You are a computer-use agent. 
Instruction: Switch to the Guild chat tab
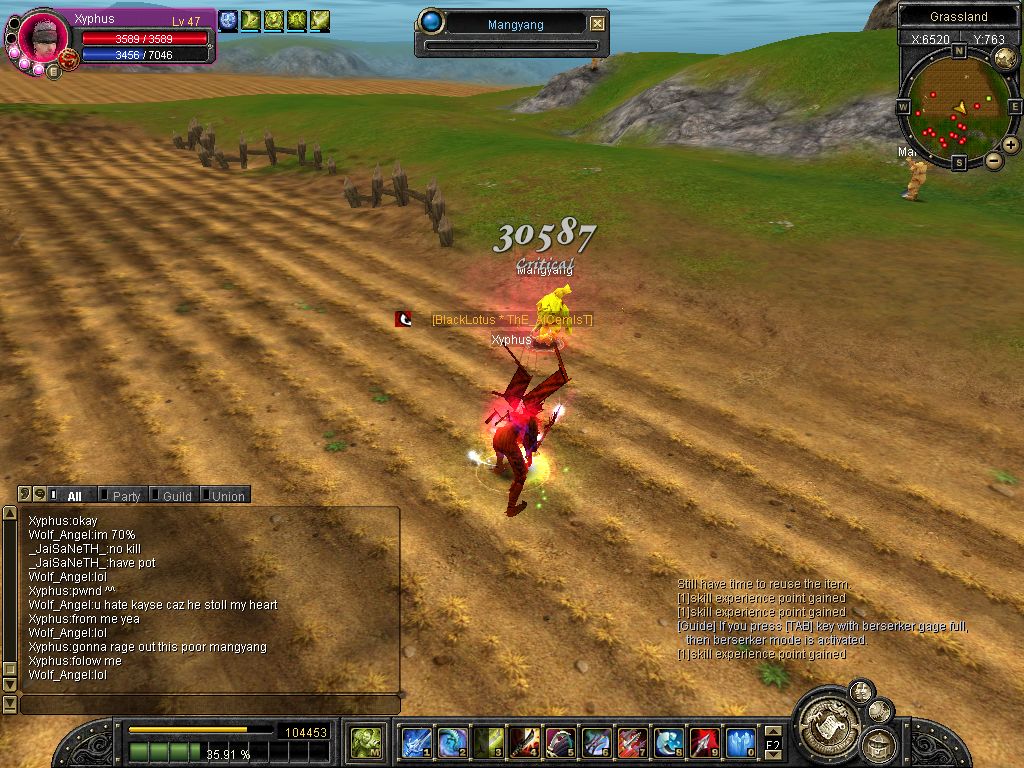(176, 496)
